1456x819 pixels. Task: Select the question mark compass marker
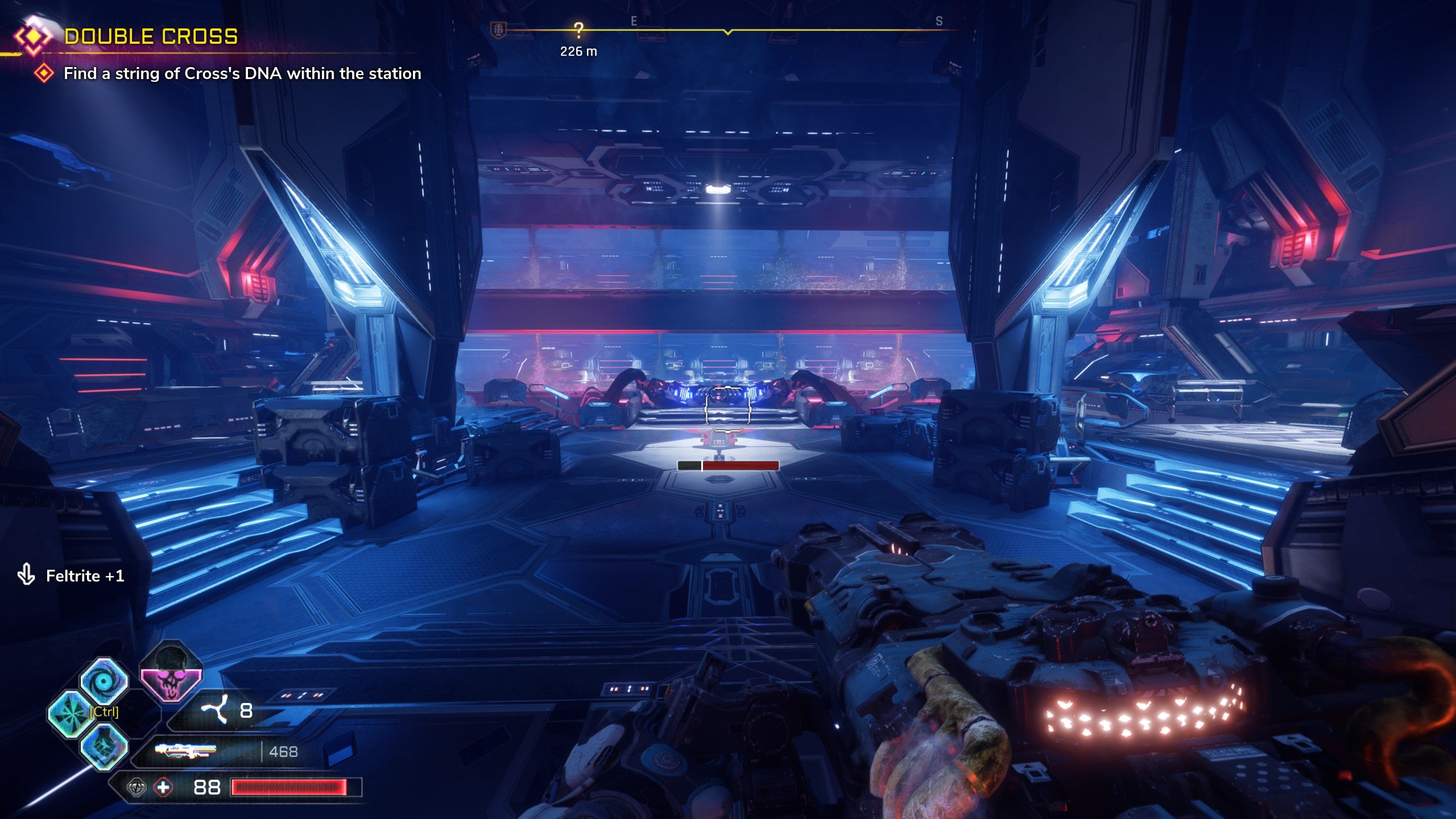pyautogui.click(x=578, y=30)
